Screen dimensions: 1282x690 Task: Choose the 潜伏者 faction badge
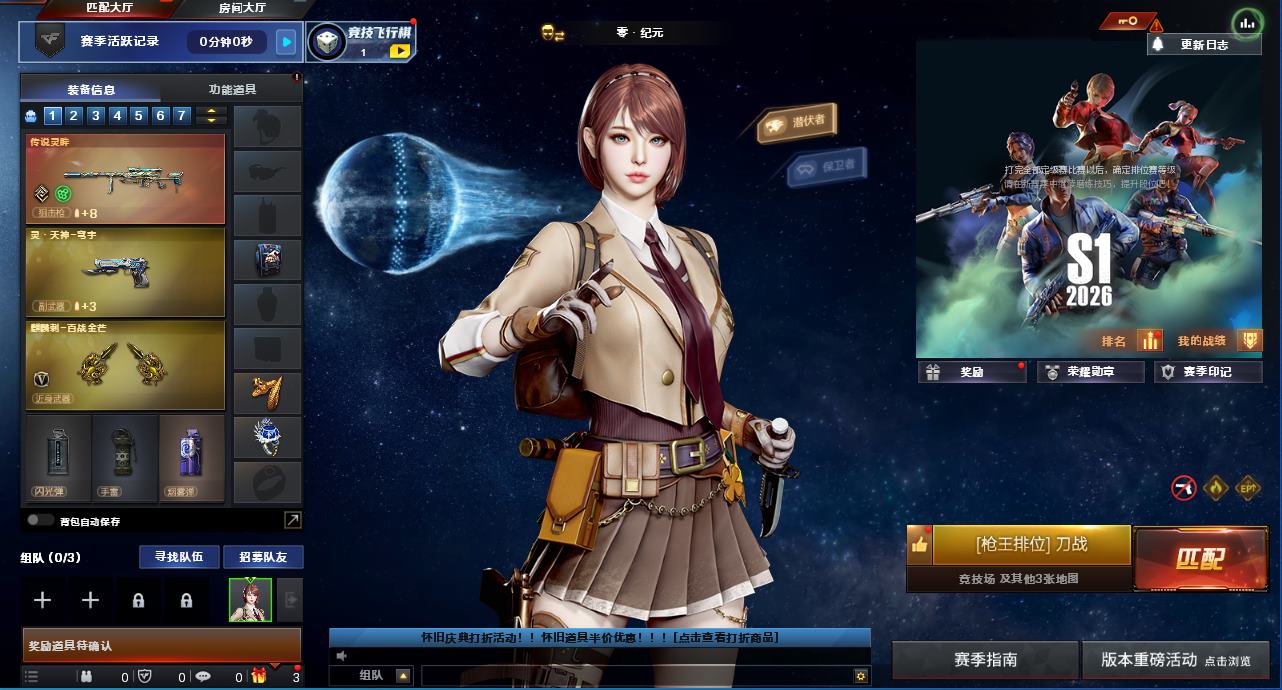(x=797, y=123)
